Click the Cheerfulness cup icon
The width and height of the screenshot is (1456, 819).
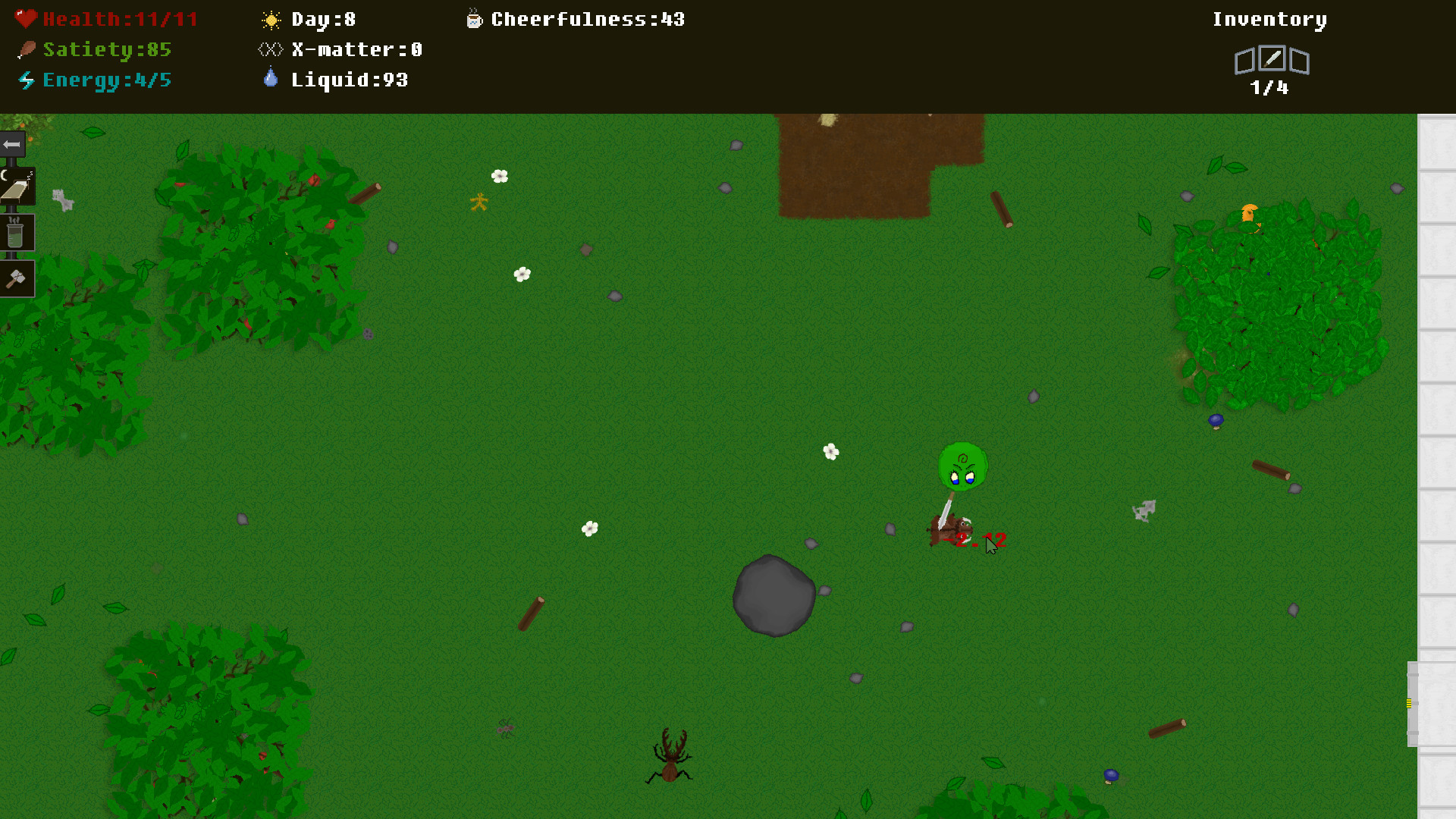pyautogui.click(x=472, y=19)
